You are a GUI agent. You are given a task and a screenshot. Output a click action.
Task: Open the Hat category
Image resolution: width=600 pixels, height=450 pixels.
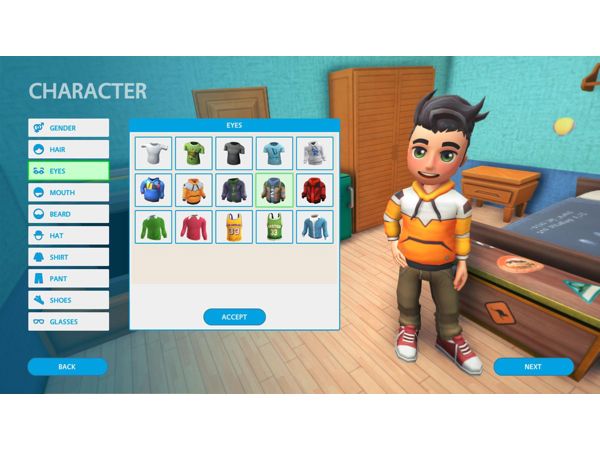[x=68, y=236]
